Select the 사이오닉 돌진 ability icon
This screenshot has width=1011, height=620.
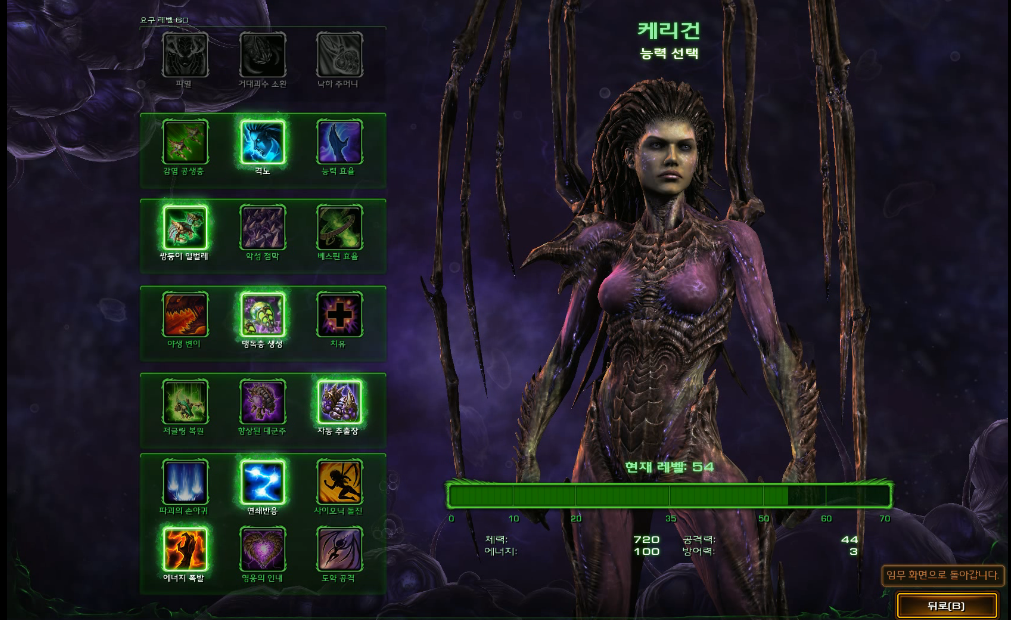[x=339, y=481]
